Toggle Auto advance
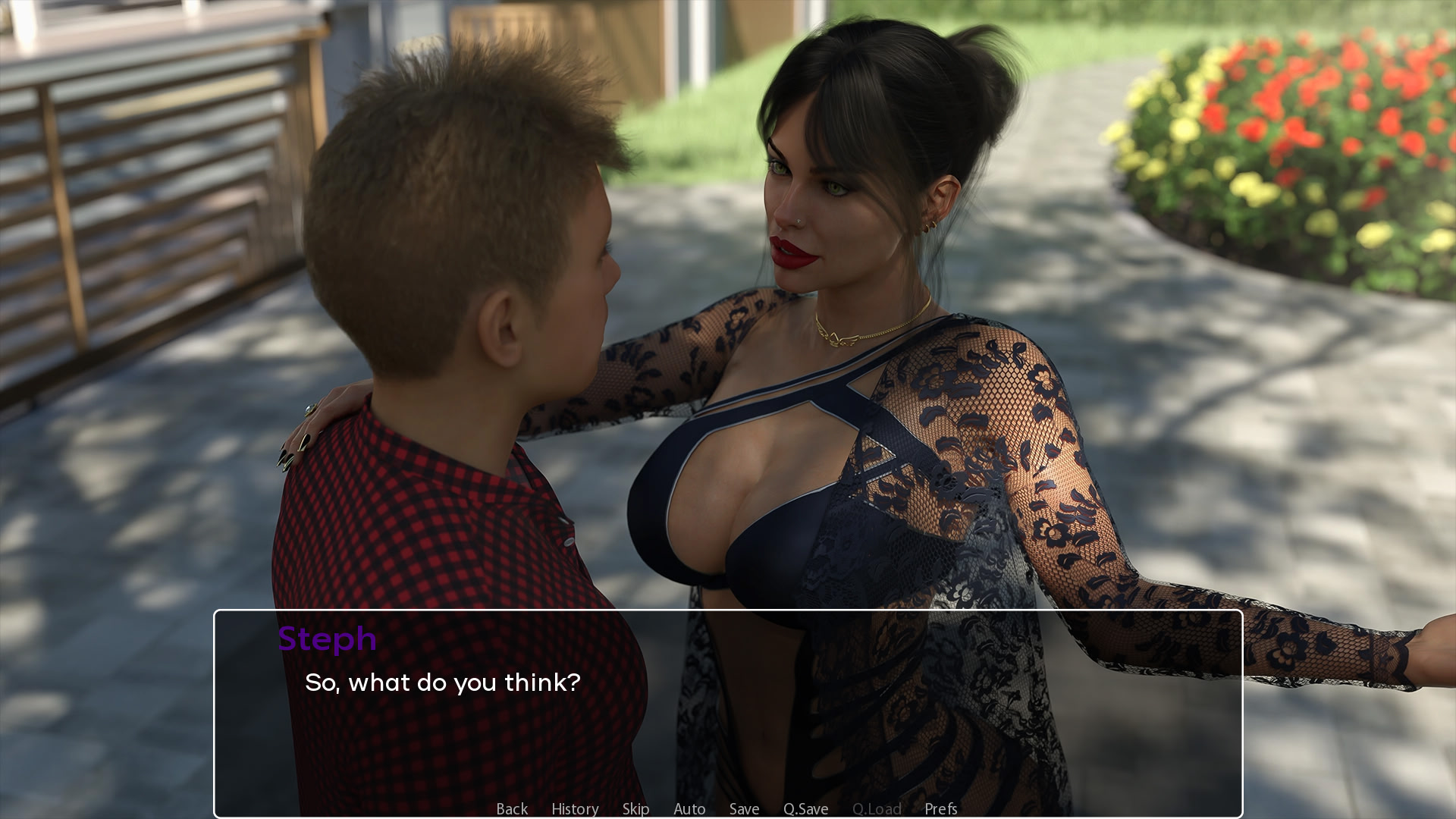The height and width of the screenshot is (819, 1456). (x=689, y=808)
